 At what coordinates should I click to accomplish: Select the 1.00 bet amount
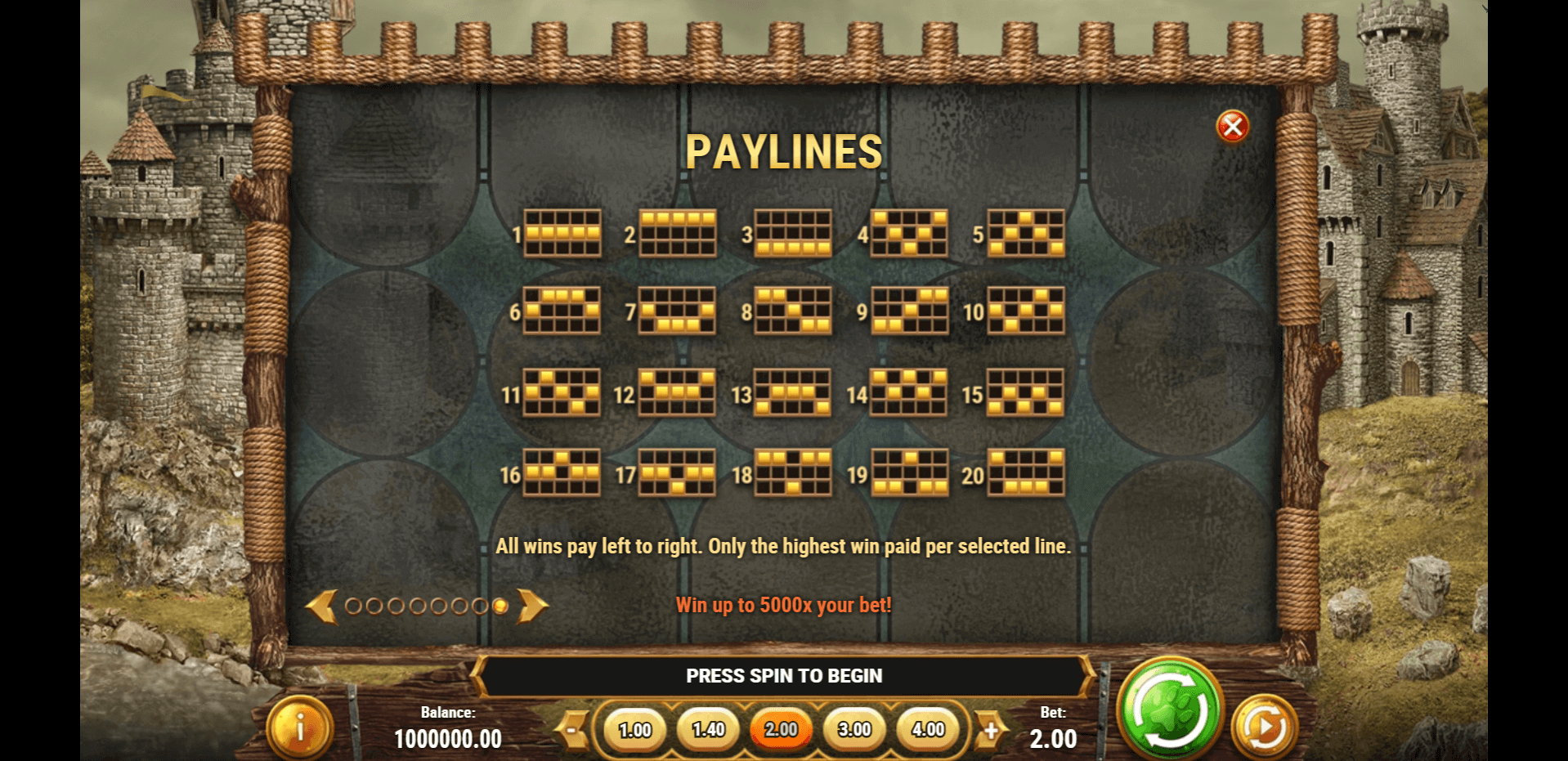[634, 729]
